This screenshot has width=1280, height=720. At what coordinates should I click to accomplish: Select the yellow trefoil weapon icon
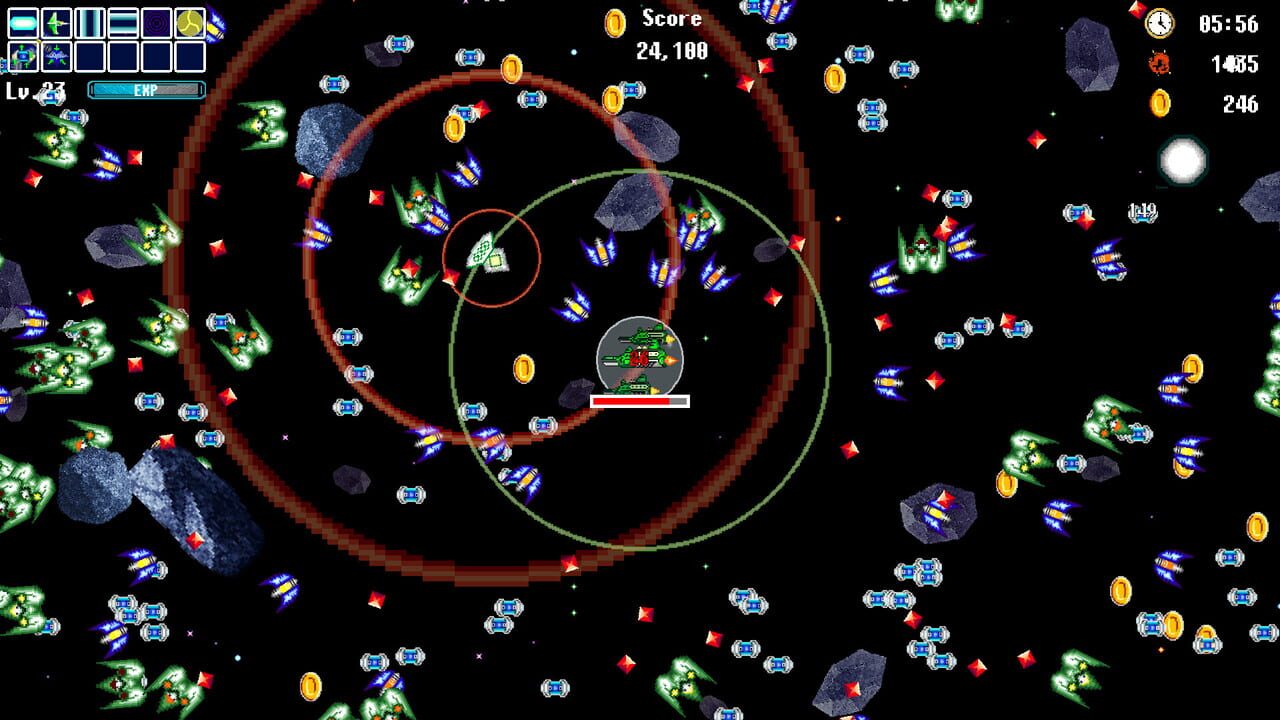(190, 22)
